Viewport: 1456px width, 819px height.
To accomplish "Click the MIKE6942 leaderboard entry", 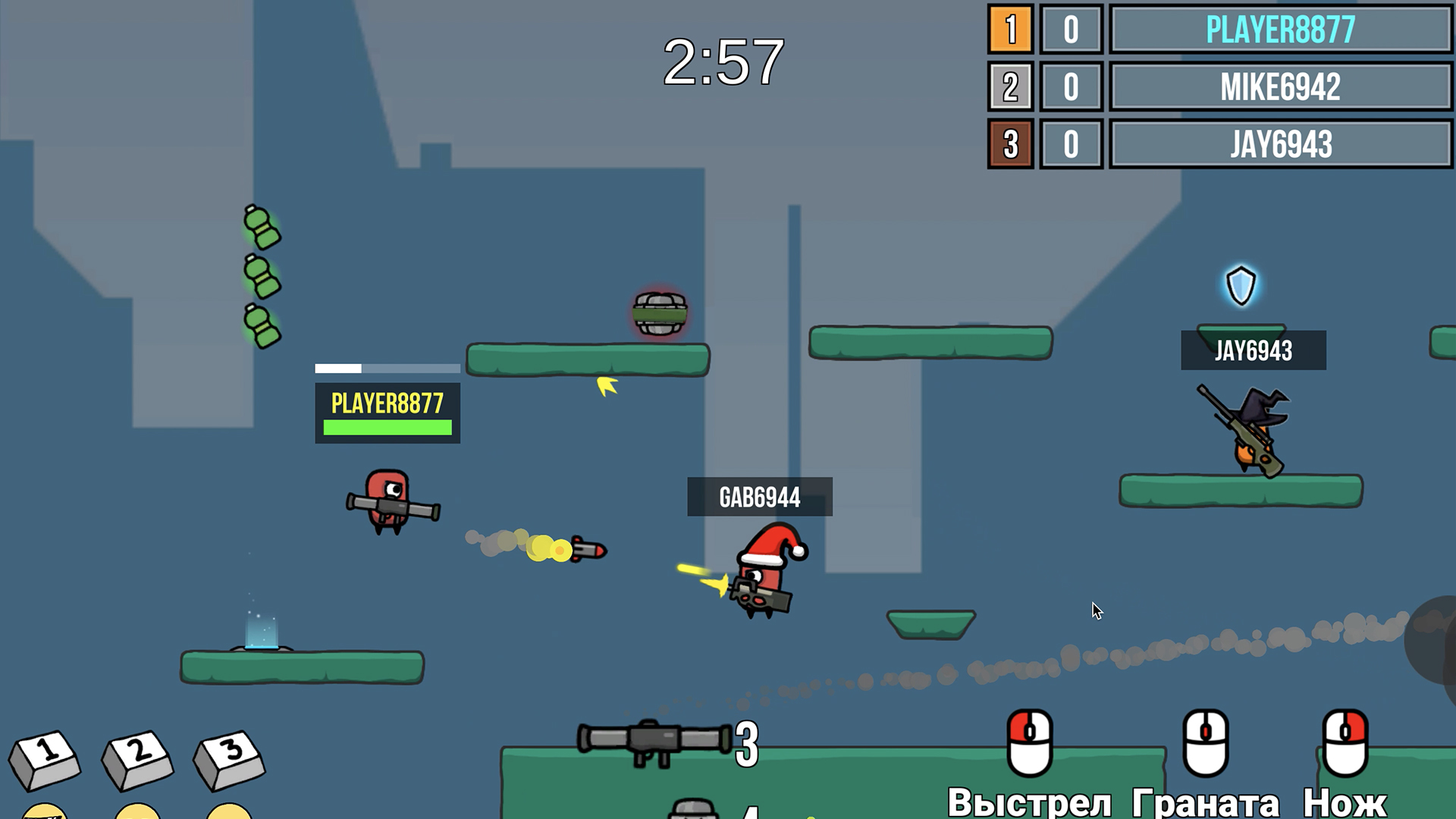I will pyautogui.click(x=1279, y=88).
